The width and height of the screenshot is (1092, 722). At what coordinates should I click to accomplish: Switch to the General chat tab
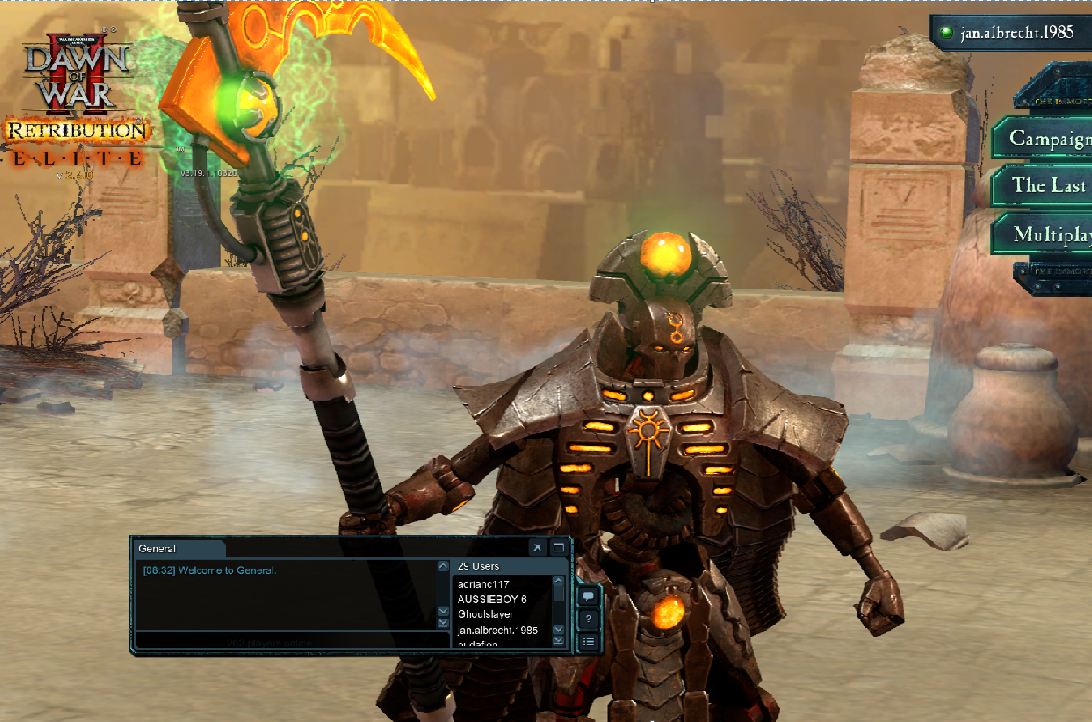(x=170, y=548)
